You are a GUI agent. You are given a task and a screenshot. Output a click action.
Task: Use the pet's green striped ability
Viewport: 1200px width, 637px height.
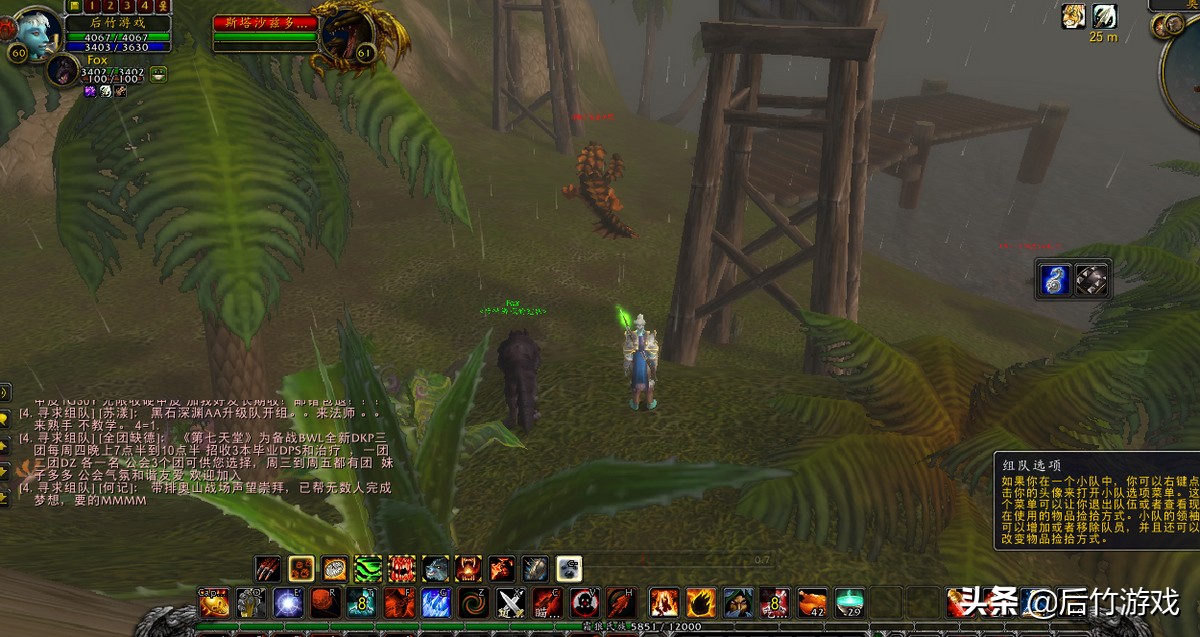point(368,569)
